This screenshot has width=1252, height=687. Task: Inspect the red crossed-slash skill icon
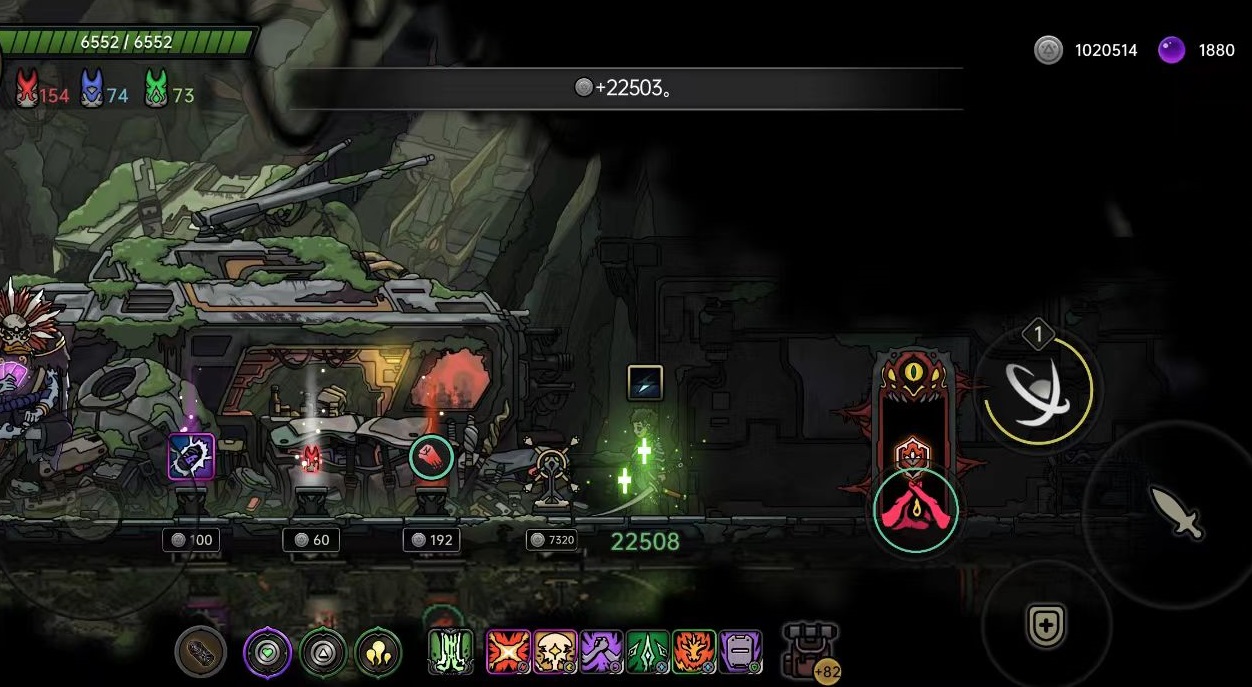tap(508, 652)
